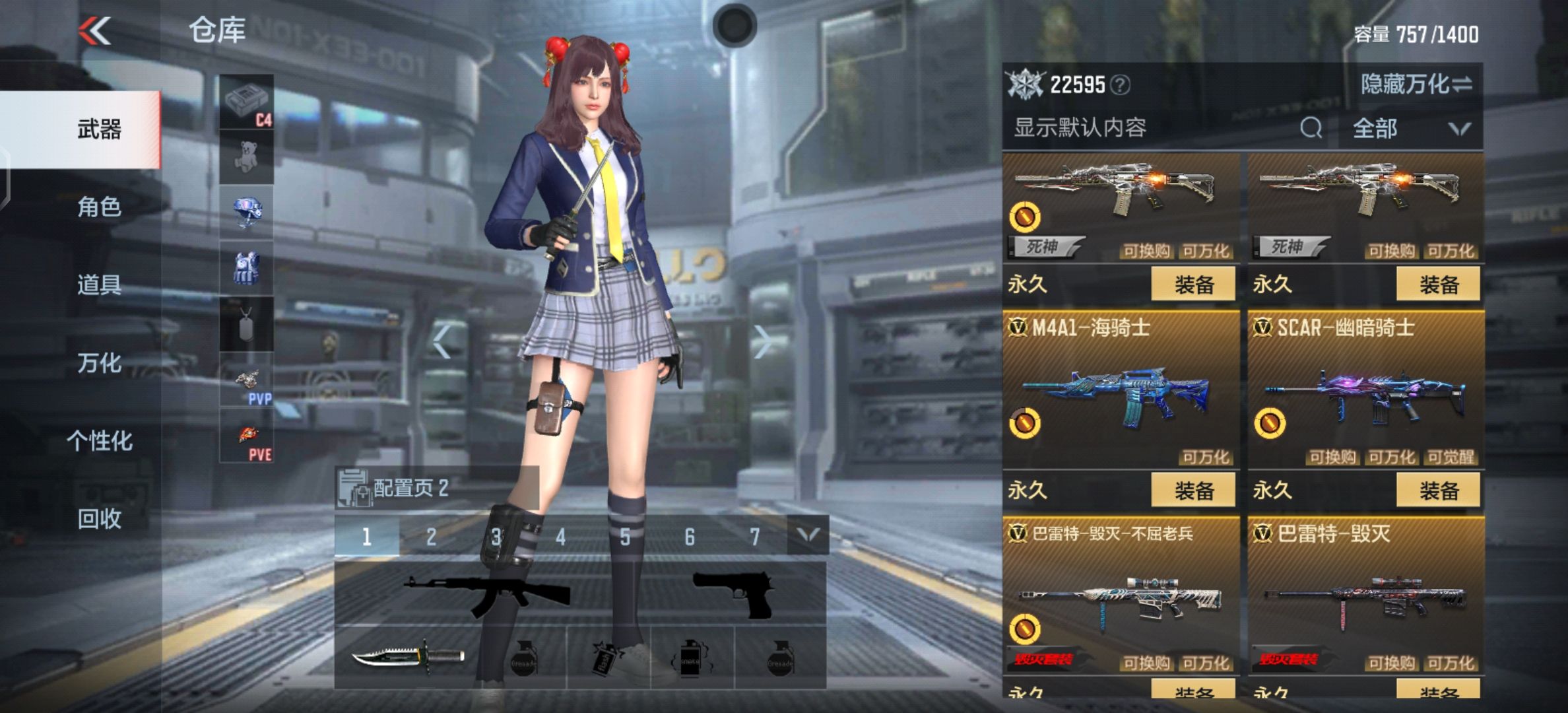Select the 巴雷特-毁灭-不屈老兵 sniper card

click(x=1121, y=594)
